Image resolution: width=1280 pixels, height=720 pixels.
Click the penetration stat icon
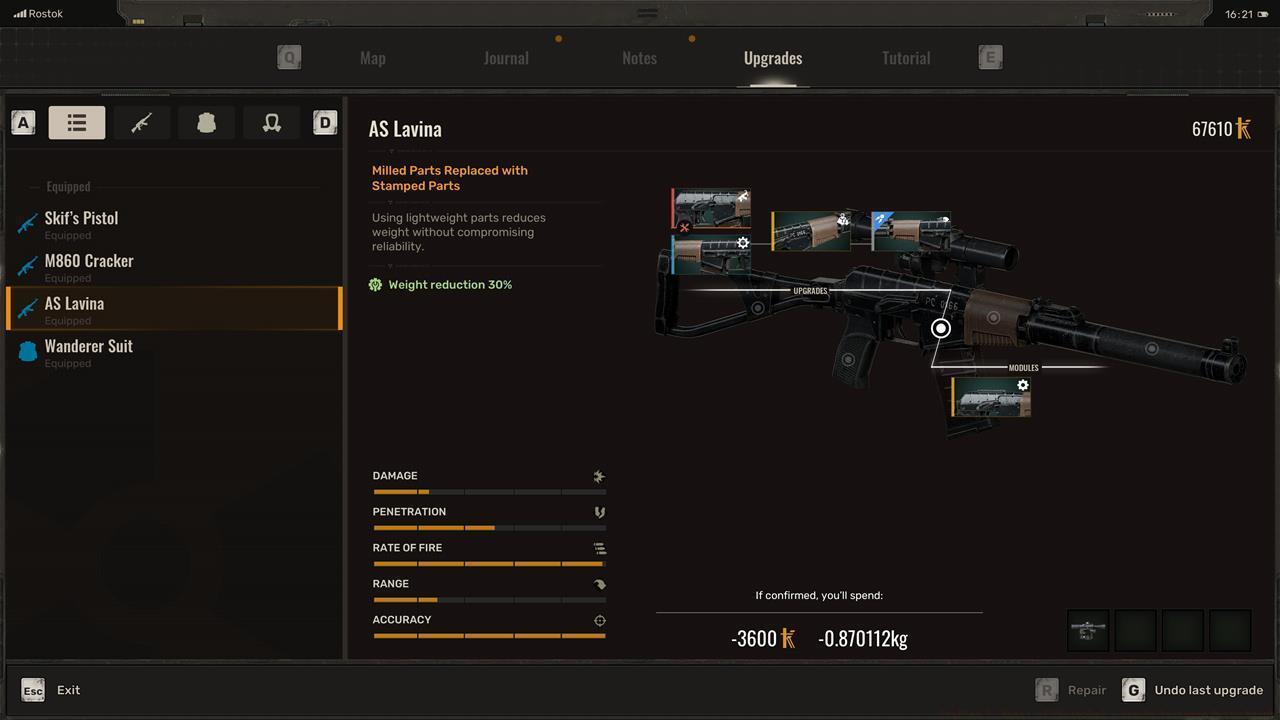[599, 512]
